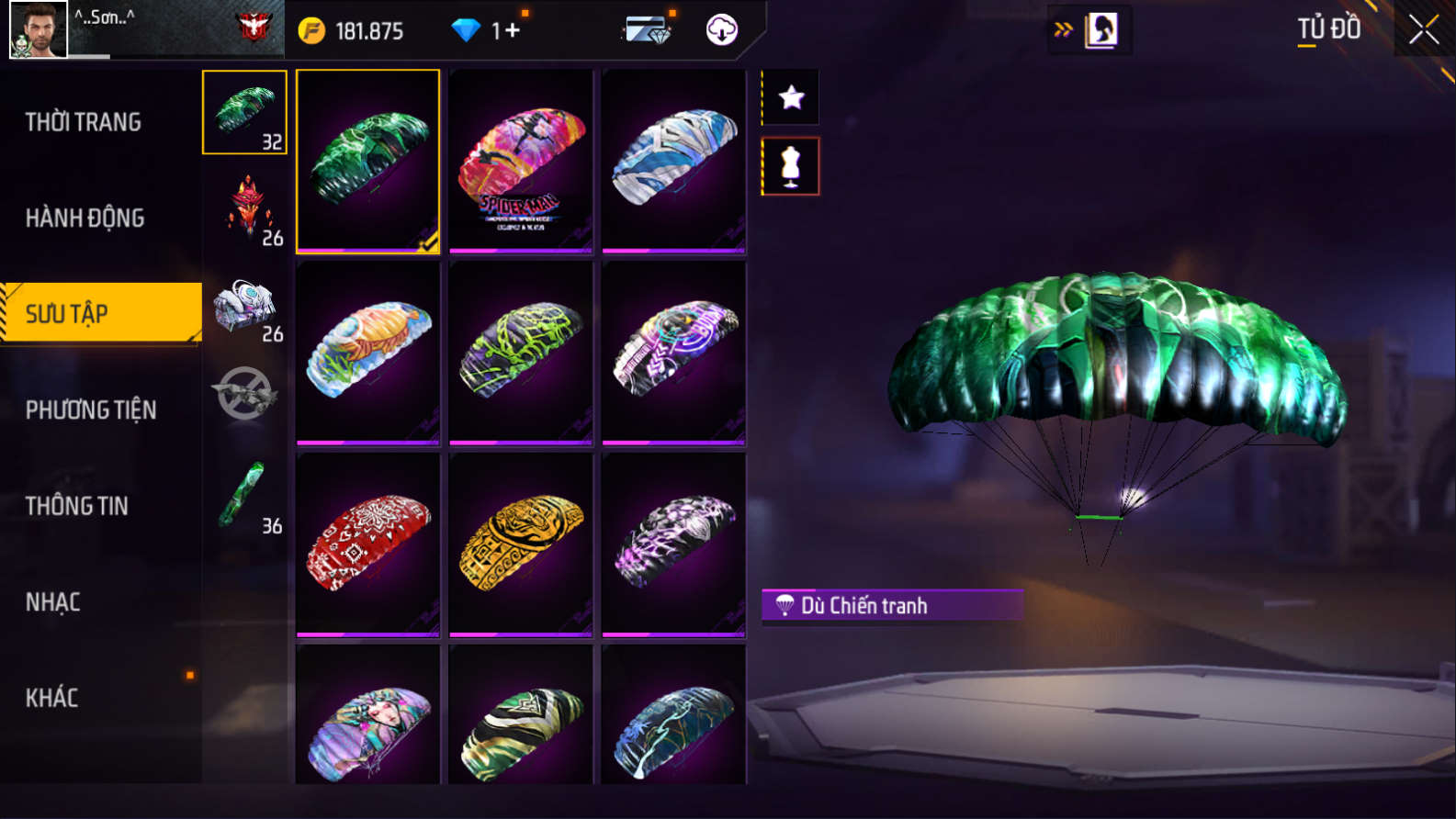The width and height of the screenshot is (1456, 819).
Task: Open the Thời Trang category
Action: pos(84,122)
